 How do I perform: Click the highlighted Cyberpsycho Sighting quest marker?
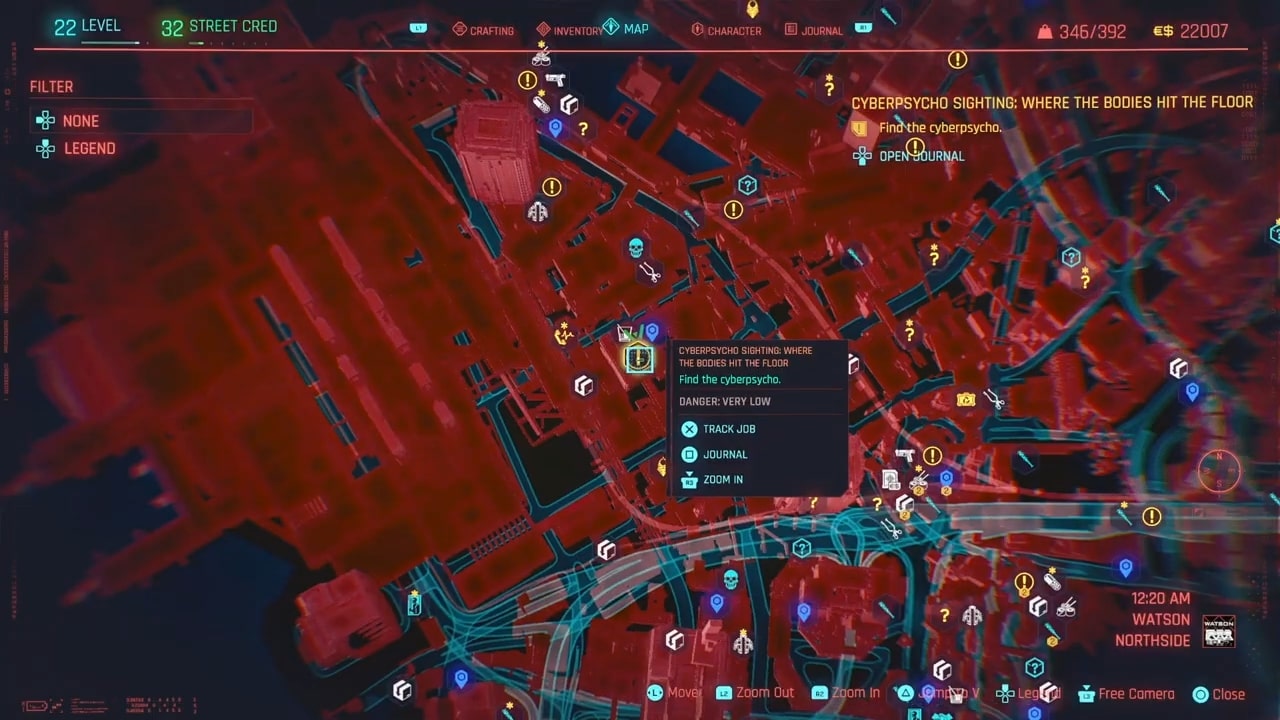click(638, 358)
